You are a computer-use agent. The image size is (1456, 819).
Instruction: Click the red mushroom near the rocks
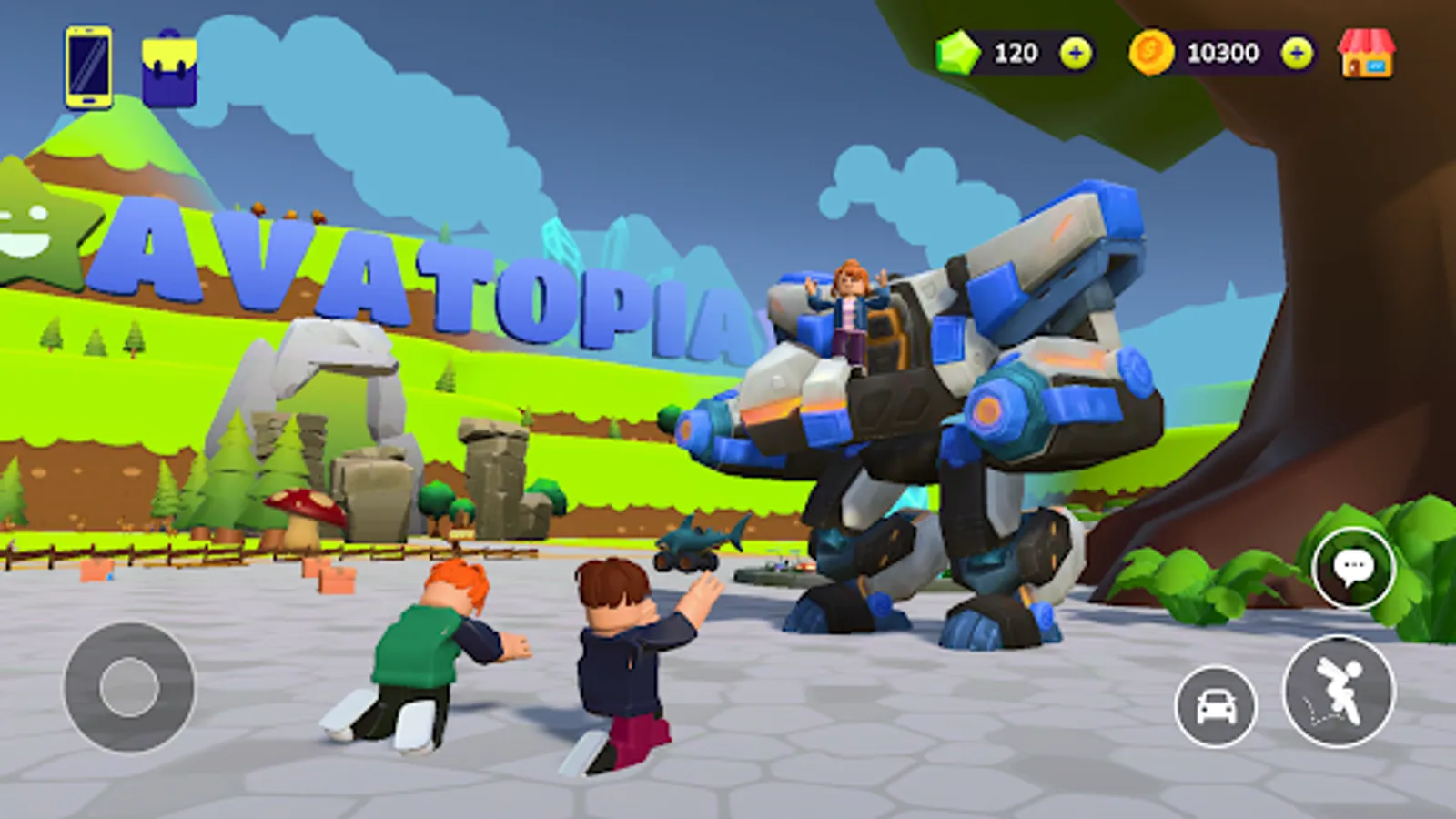tap(305, 510)
